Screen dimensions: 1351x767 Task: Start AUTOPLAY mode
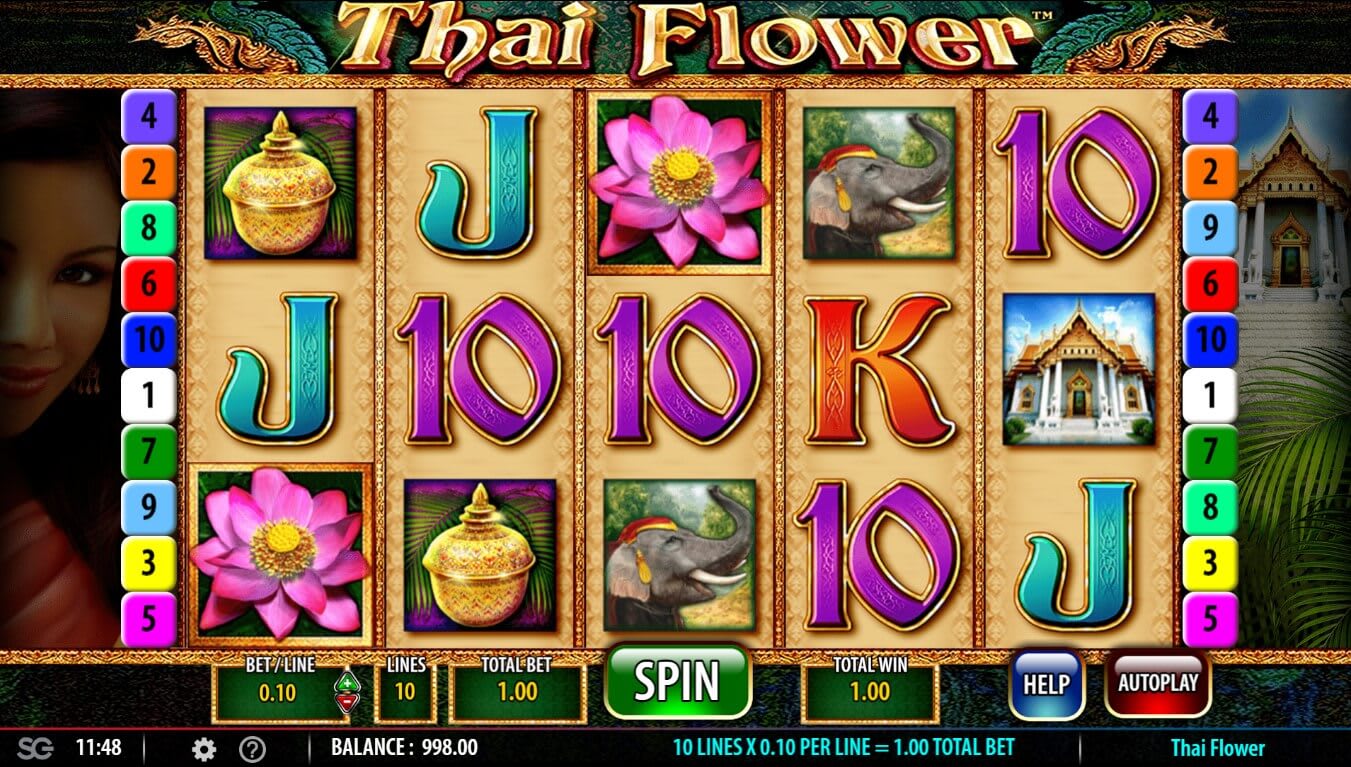[x=1158, y=684]
